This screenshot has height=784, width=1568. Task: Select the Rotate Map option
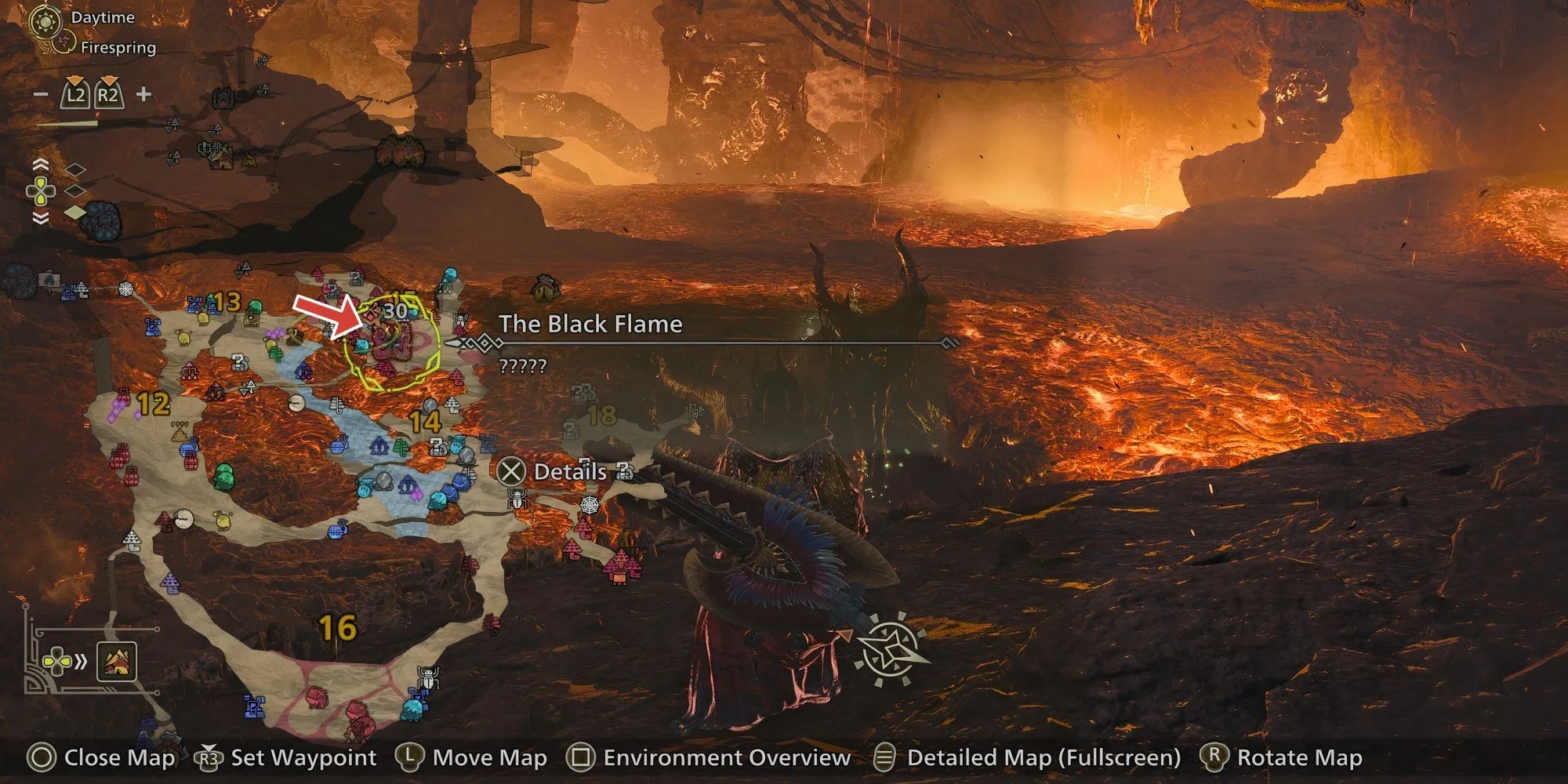[1299, 757]
